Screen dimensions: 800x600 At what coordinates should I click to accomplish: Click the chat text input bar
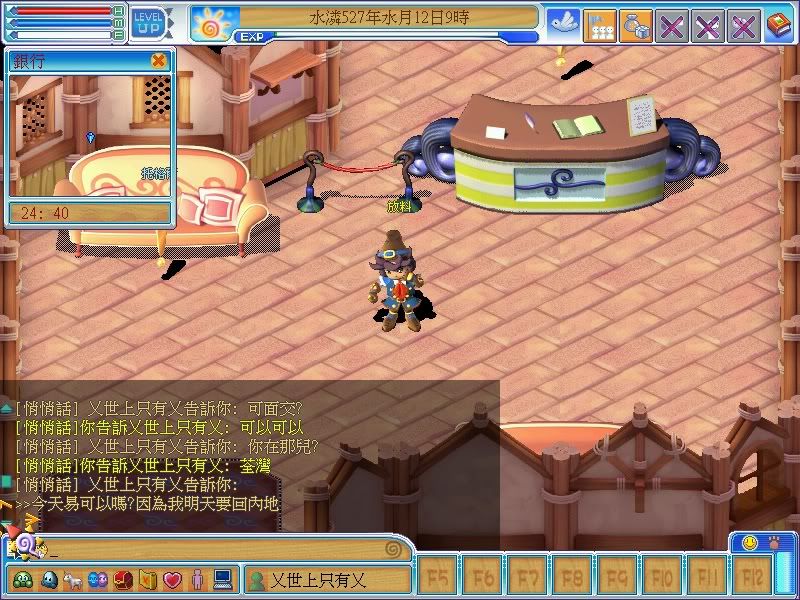coord(220,548)
